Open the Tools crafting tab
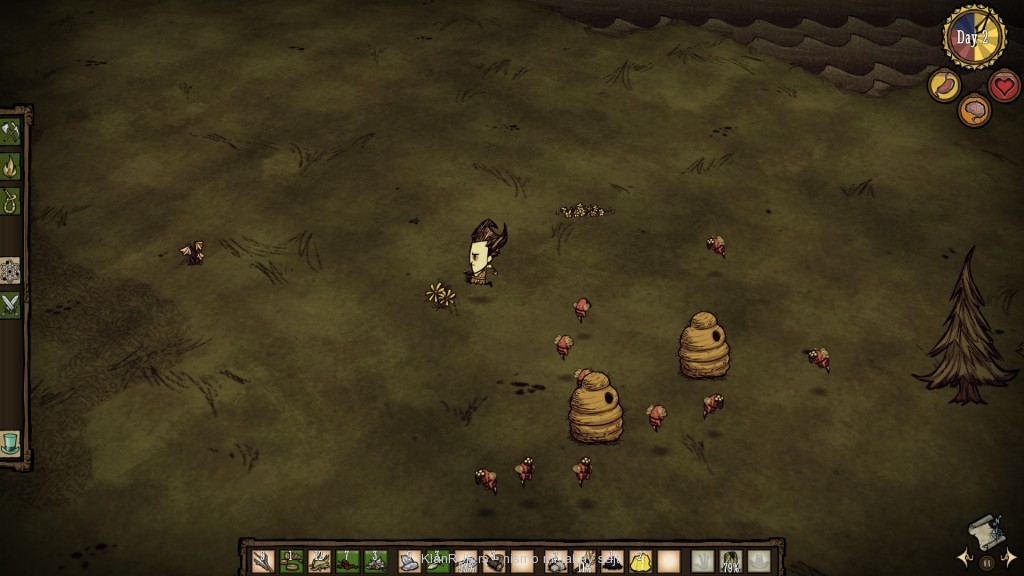This screenshot has height=576, width=1024. [11, 132]
